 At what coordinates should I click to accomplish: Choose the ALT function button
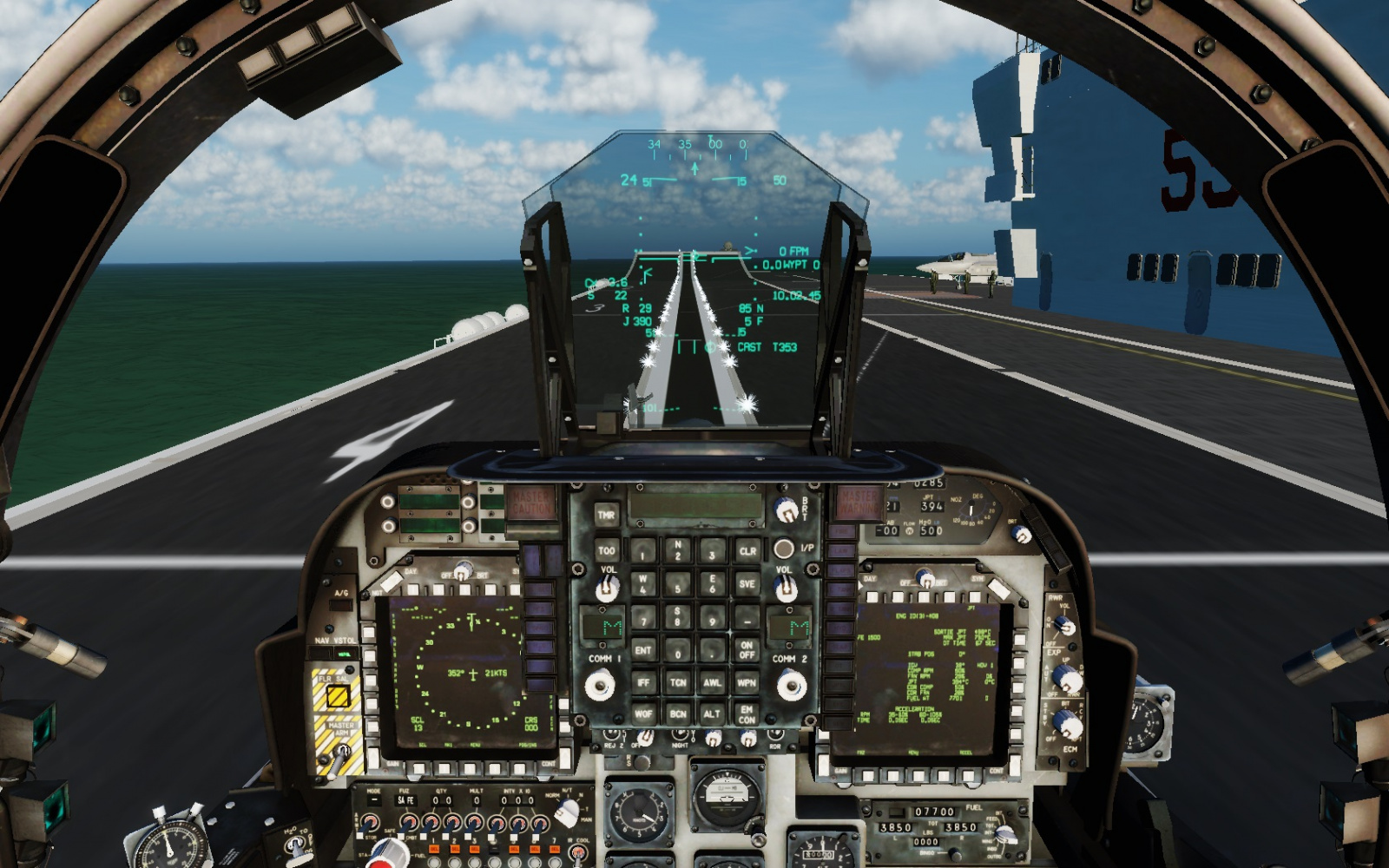[x=712, y=714]
